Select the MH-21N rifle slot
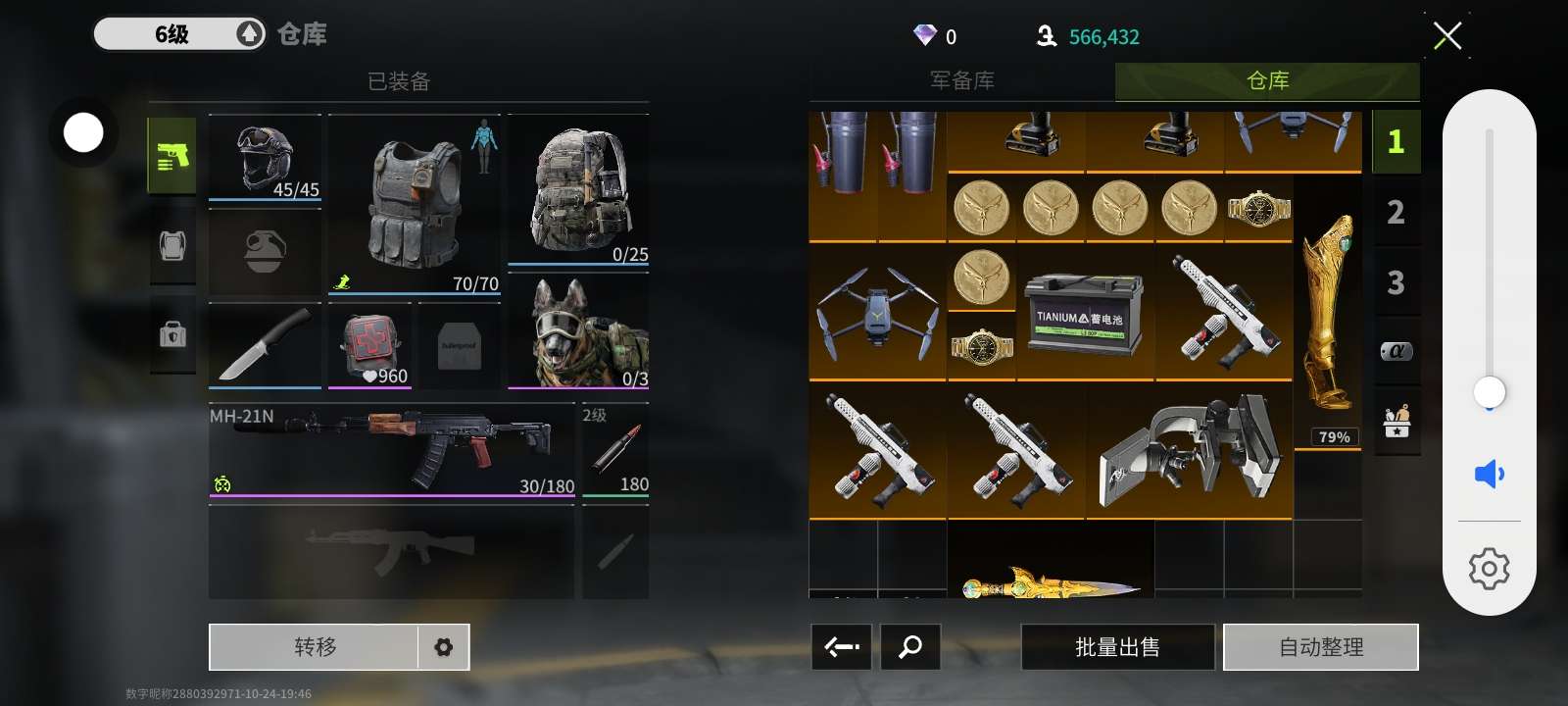The width and height of the screenshot is (1568, 706). pyautogui.click(x=392, y=449)
